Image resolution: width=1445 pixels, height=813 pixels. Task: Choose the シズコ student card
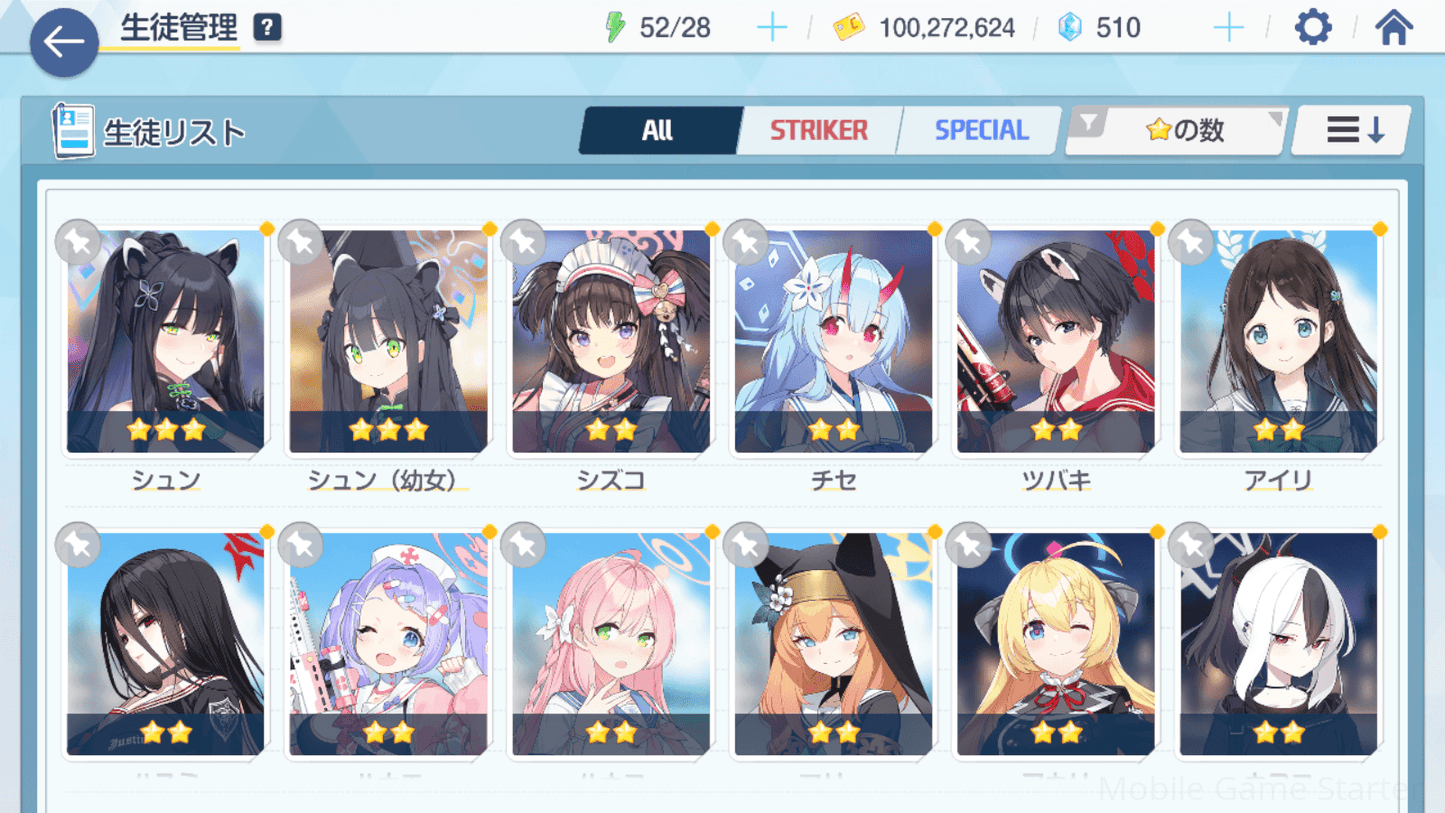tap(611, 342)
